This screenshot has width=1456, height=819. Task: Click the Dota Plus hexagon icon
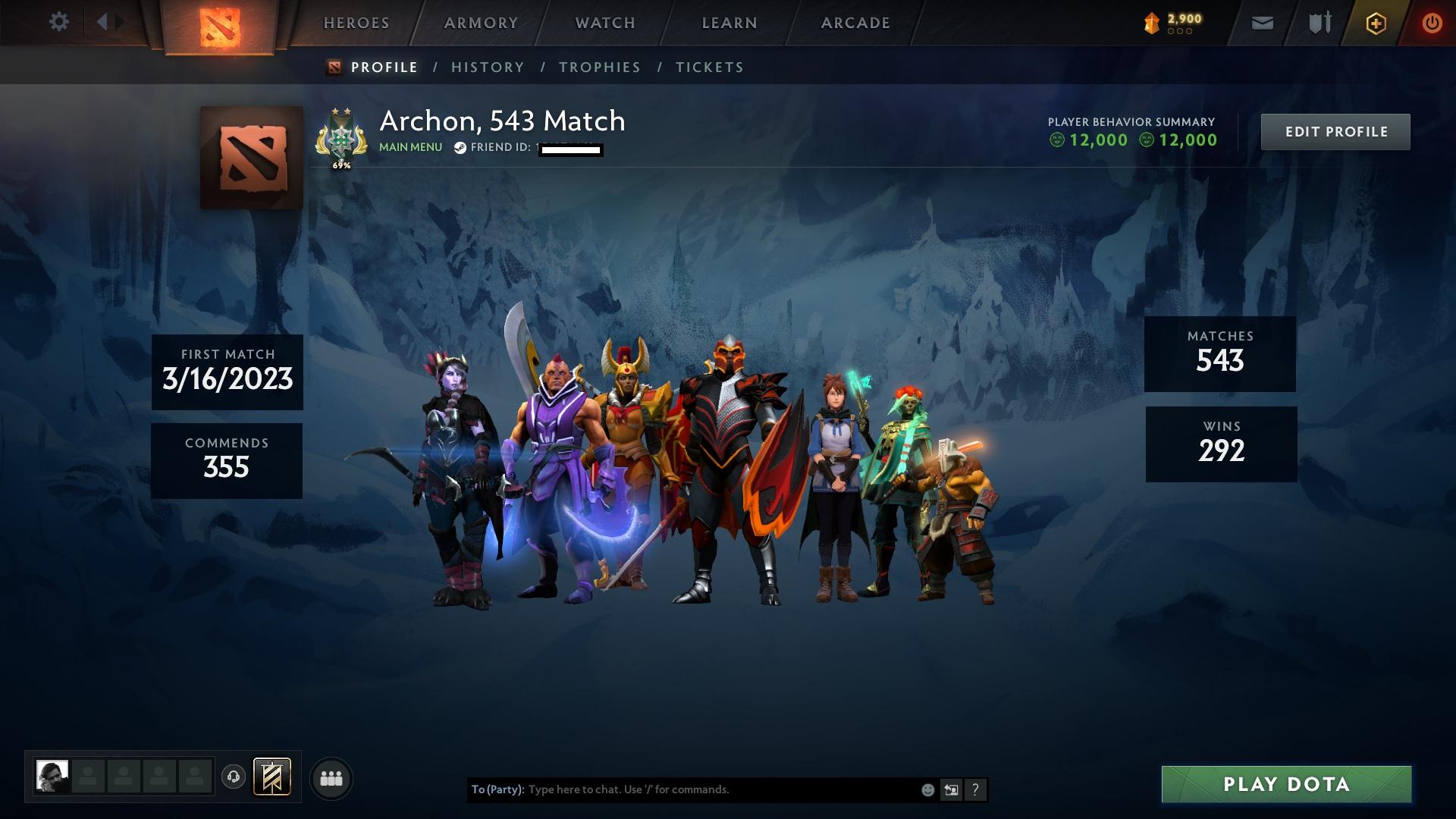[1376, 23]
